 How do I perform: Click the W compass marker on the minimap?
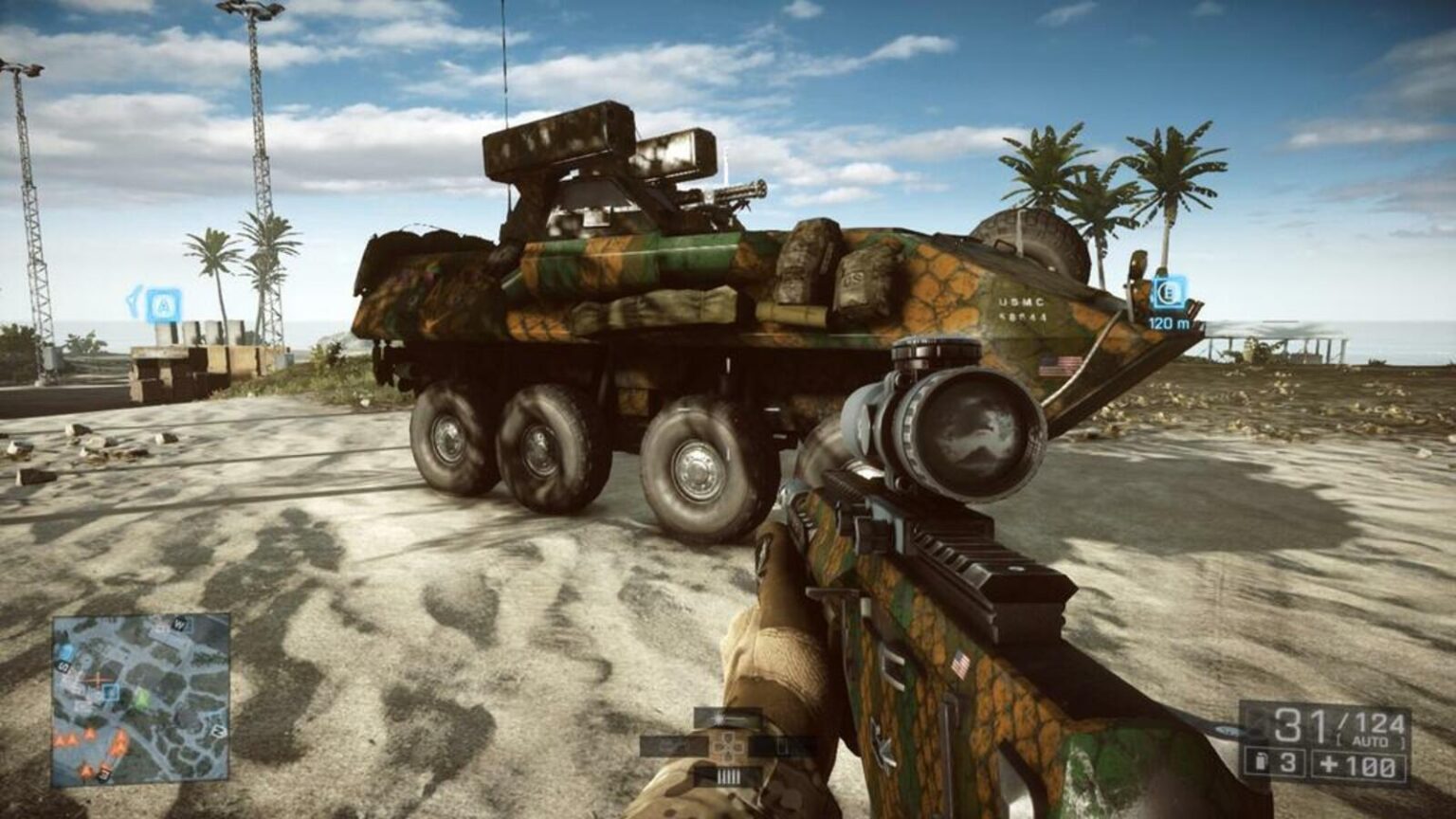click(179, 624)
